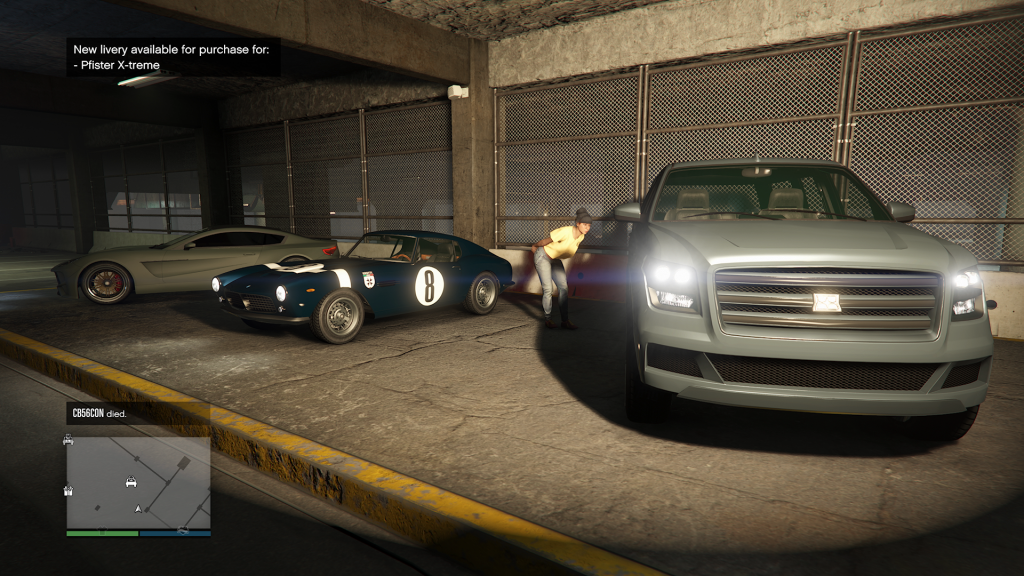Open the Pfister X-treme livery notification
This screenshot has height=576, width=1024.
pos(173,57)
